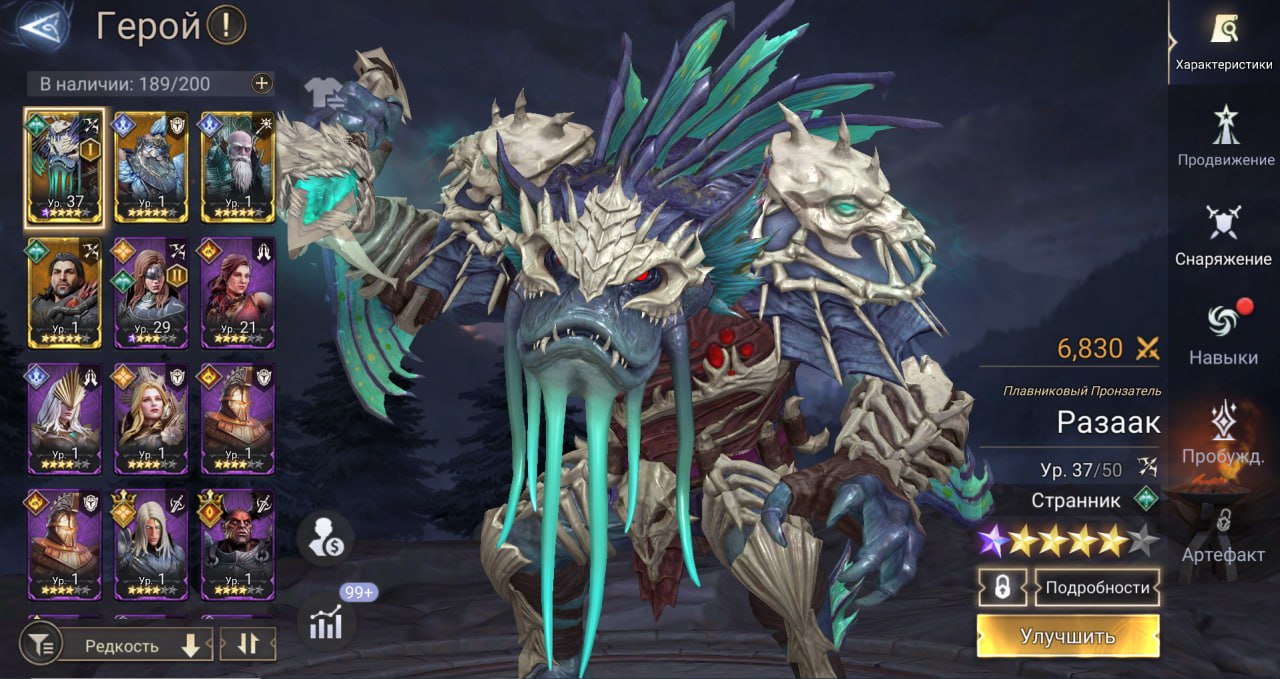Go back with the arrow button

pos(42,27)
